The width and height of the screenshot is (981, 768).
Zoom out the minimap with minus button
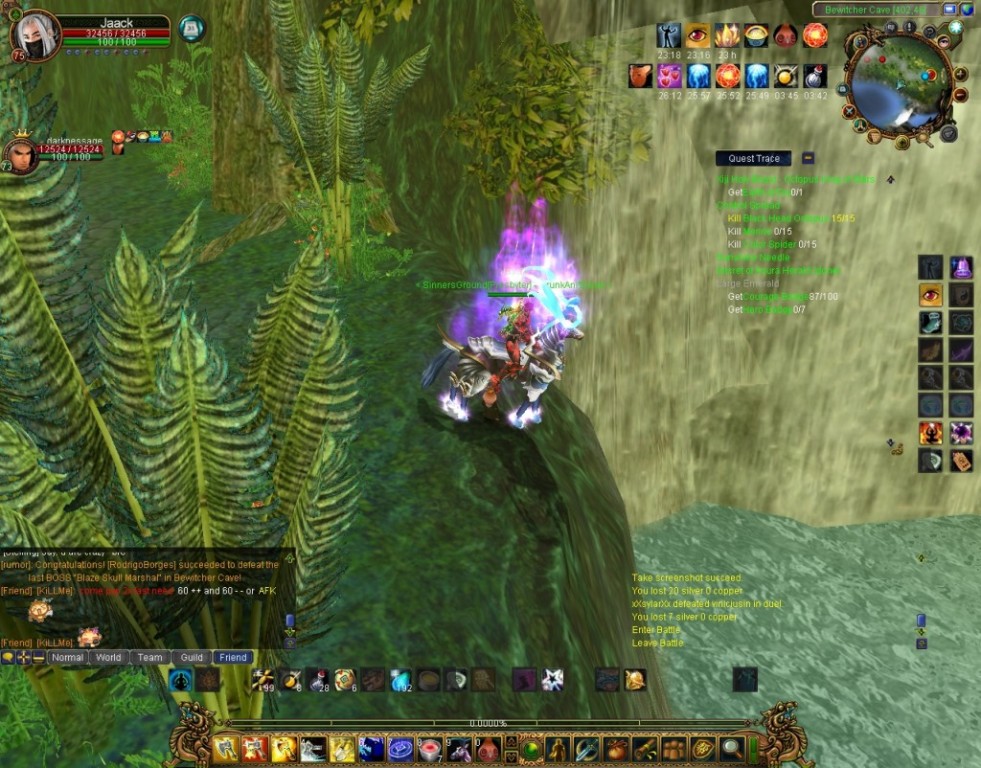960,95
